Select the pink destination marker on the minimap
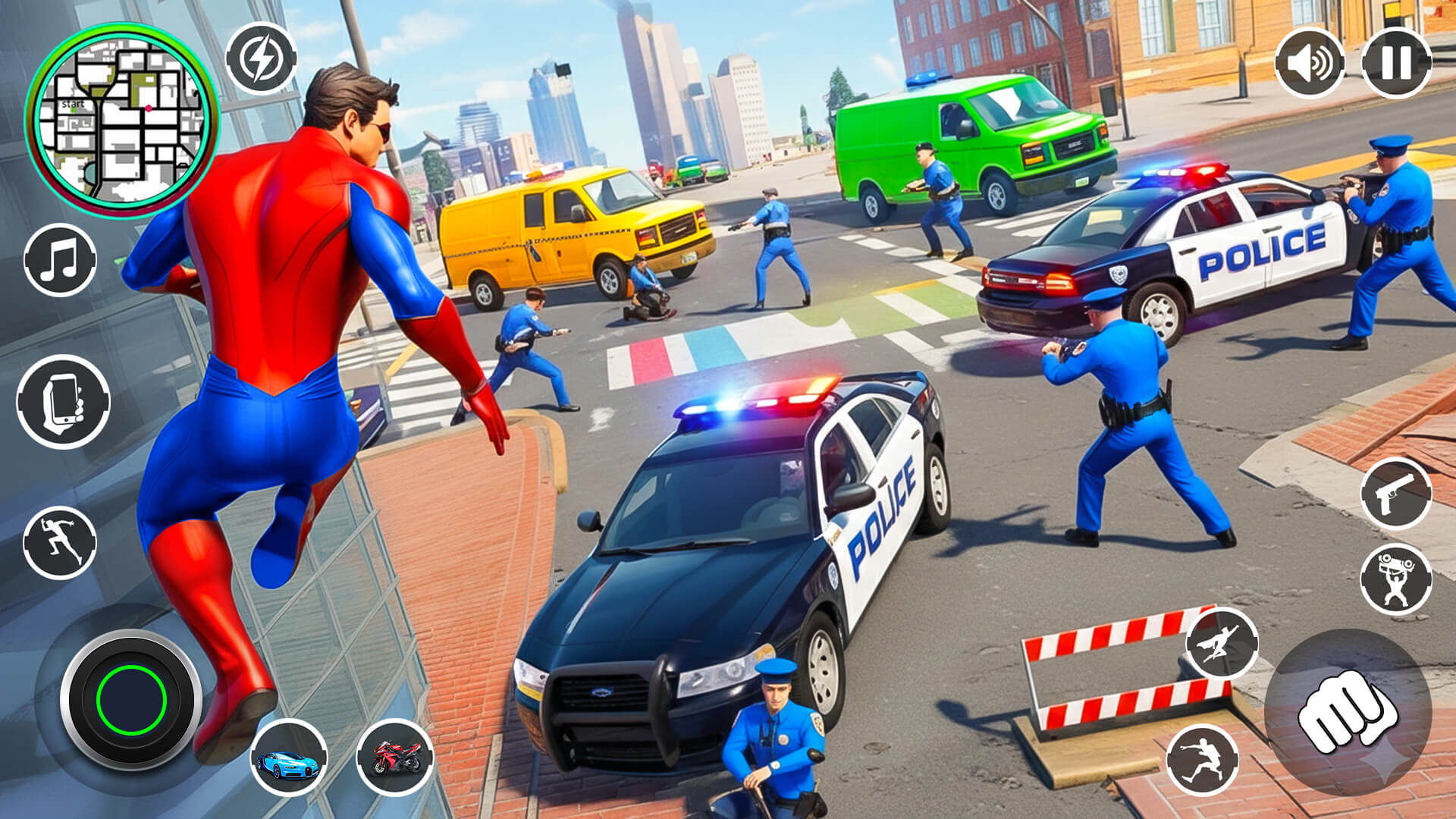Viewport: 1456px width, 819px height. pos(149,108)
